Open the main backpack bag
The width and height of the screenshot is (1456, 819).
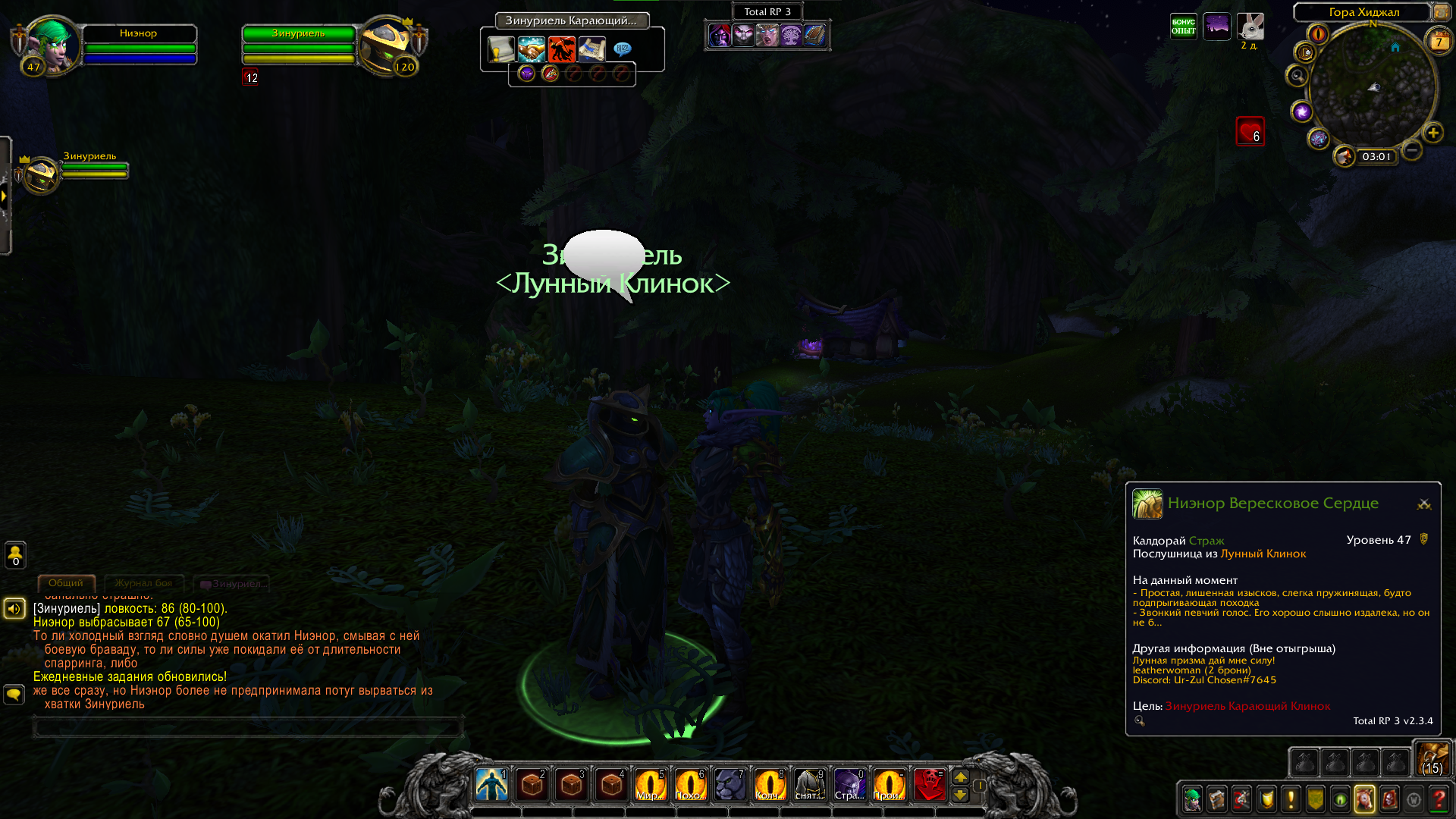click(x=1432, y=759)
